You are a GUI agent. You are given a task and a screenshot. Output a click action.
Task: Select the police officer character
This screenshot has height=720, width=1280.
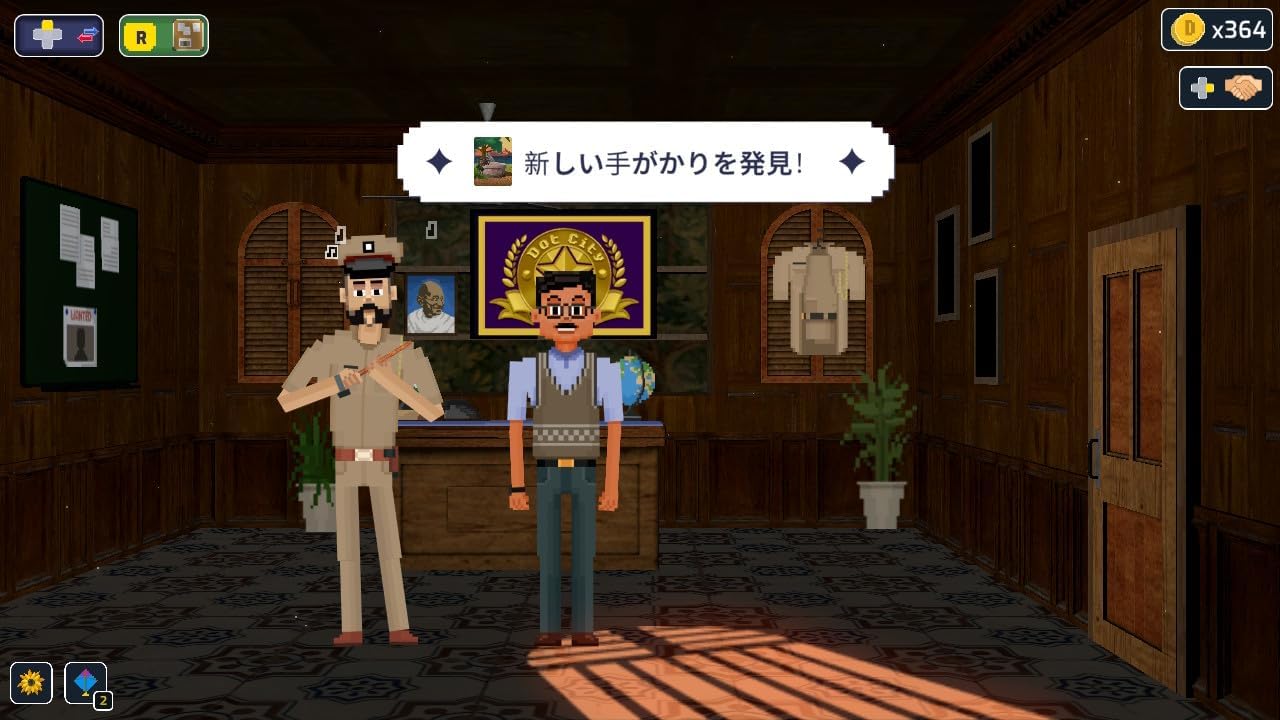tap(365, 420)
